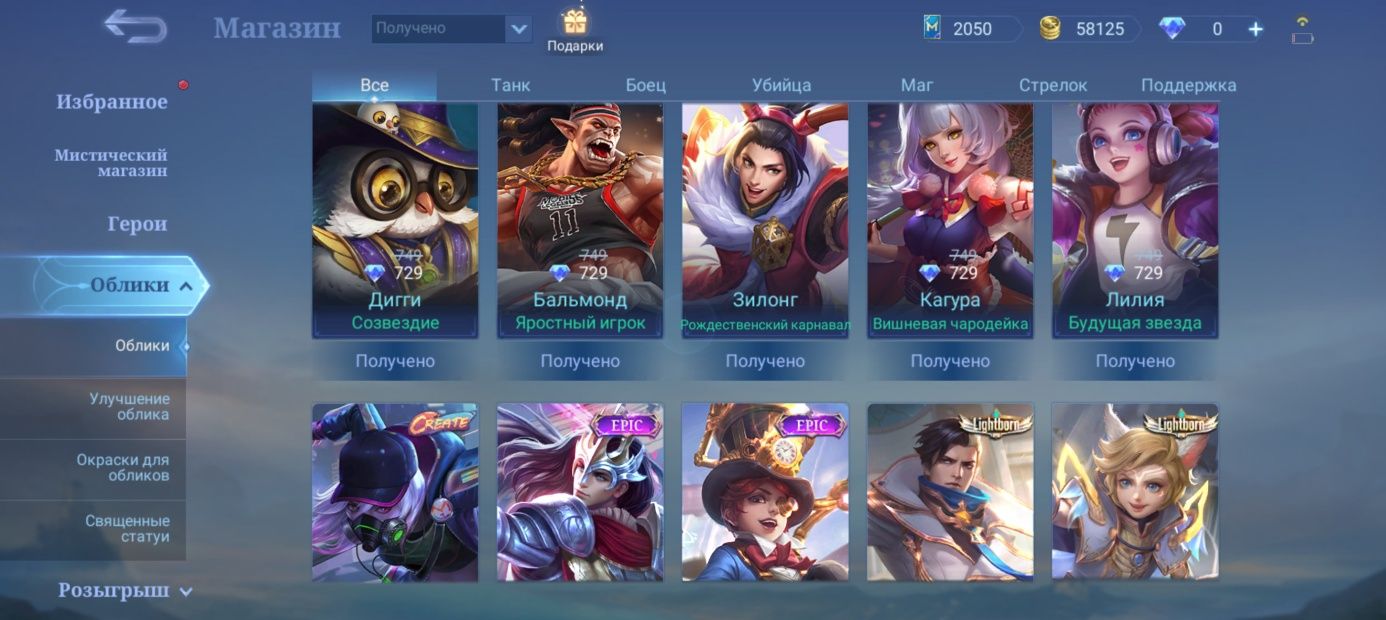Open Мистический магазин
Image resolution: width=1386 pixels, height=620 pixels.
tap(111, 163)
